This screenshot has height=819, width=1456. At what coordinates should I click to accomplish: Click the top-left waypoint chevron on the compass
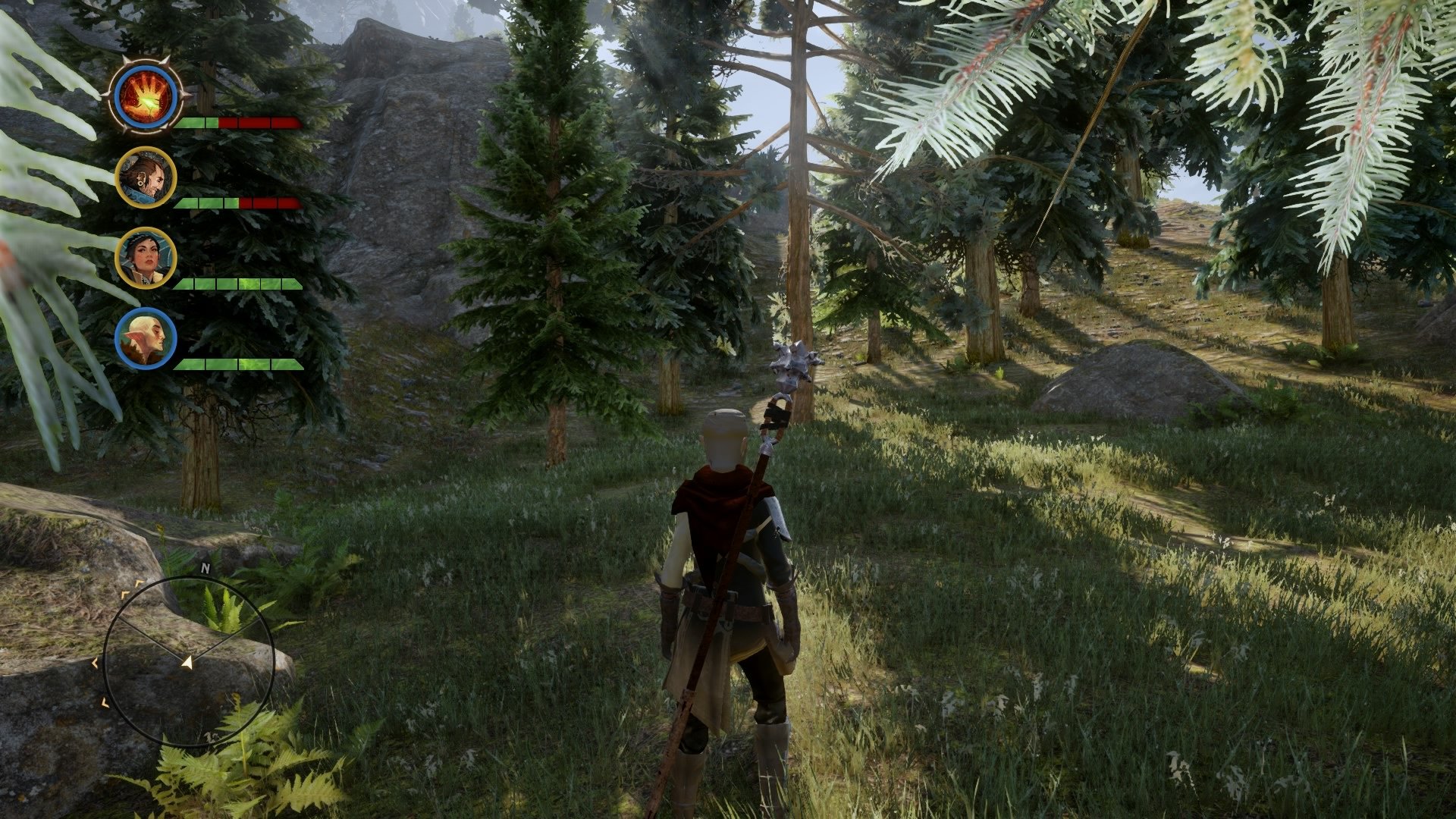pyautogui.click(x=138, y=582)
